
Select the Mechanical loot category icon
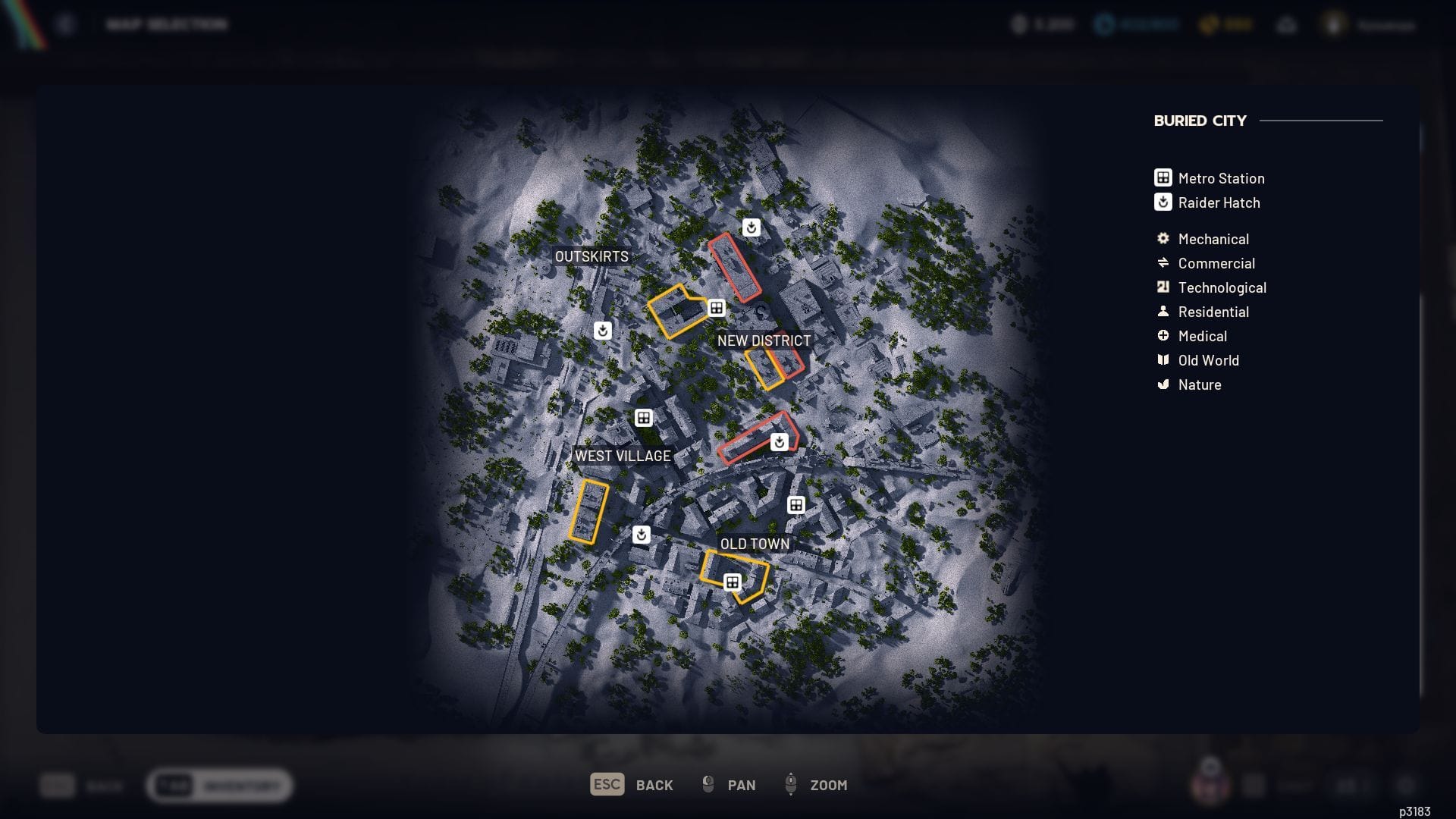coord(1162,239)
